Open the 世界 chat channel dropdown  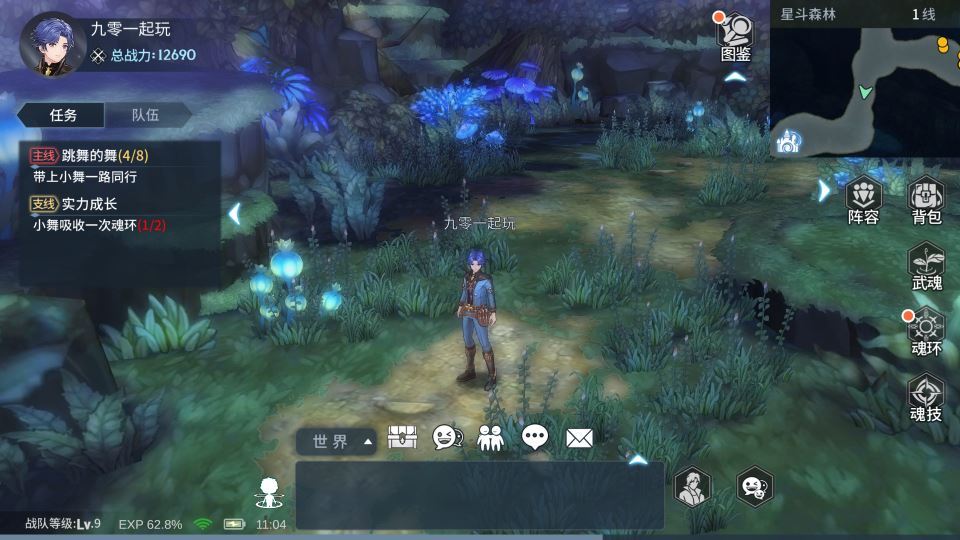click(336, 441)
